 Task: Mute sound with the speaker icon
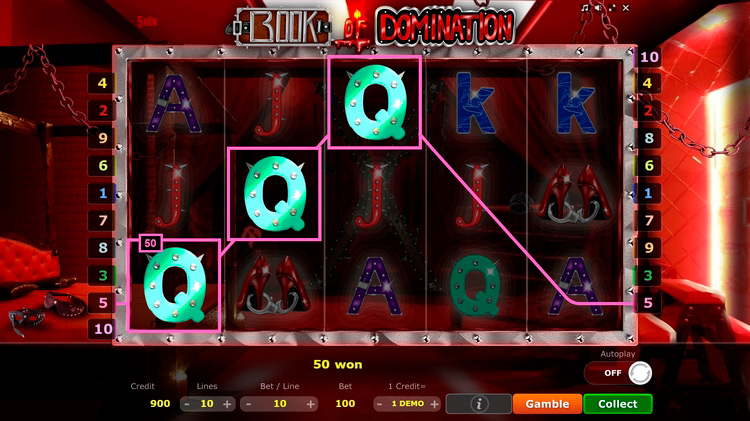point(599,7)
